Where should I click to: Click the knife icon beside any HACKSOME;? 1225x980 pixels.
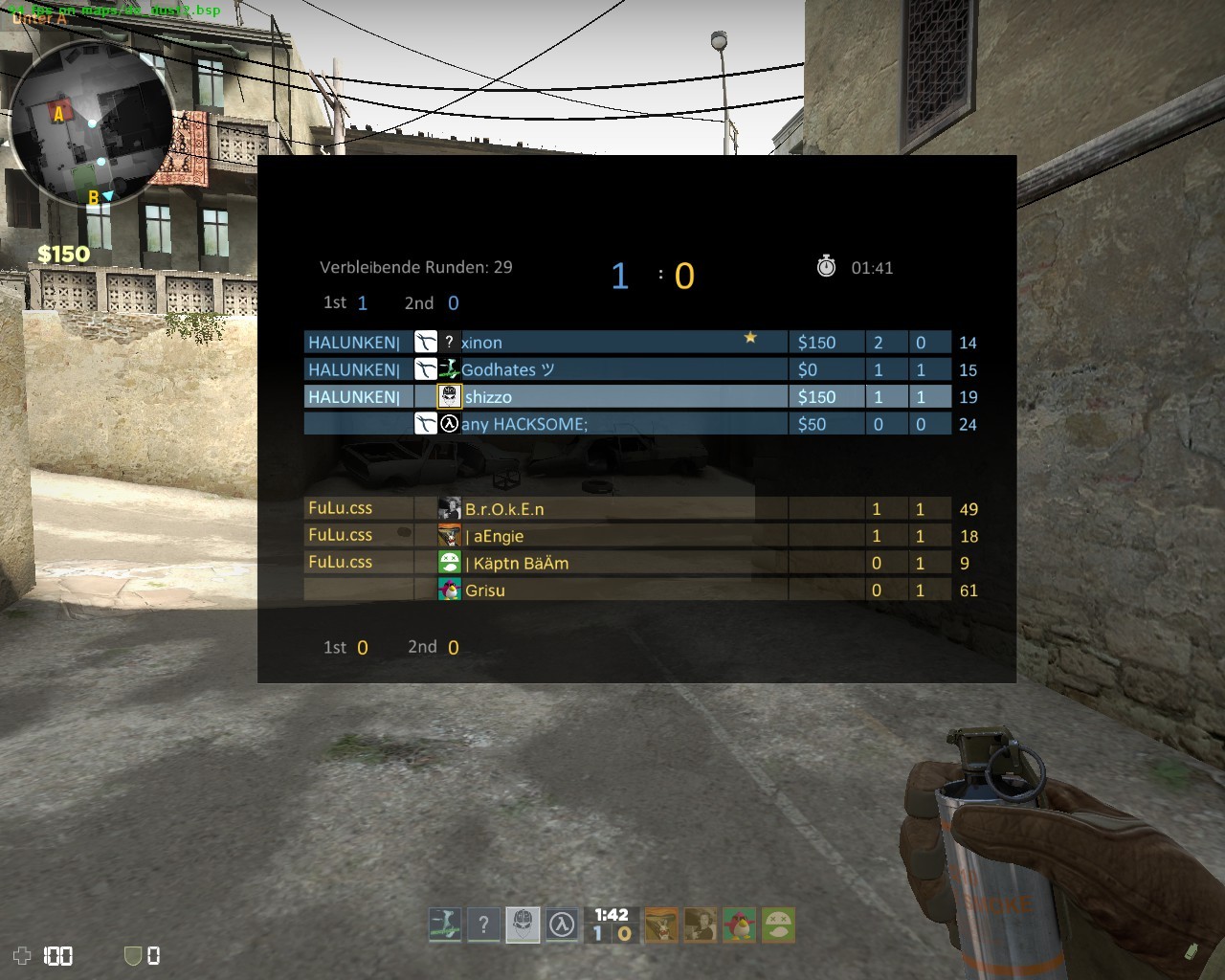[x=425, y=423]
